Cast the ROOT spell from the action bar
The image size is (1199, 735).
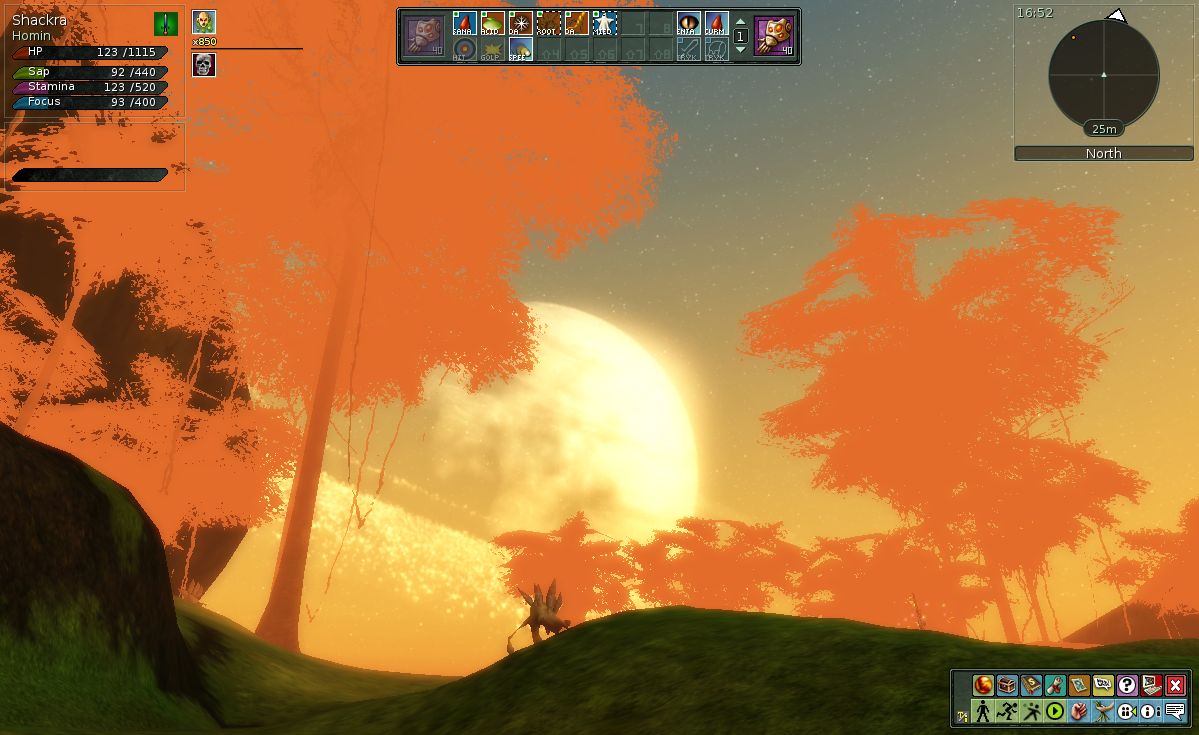(x=548, y=23)
